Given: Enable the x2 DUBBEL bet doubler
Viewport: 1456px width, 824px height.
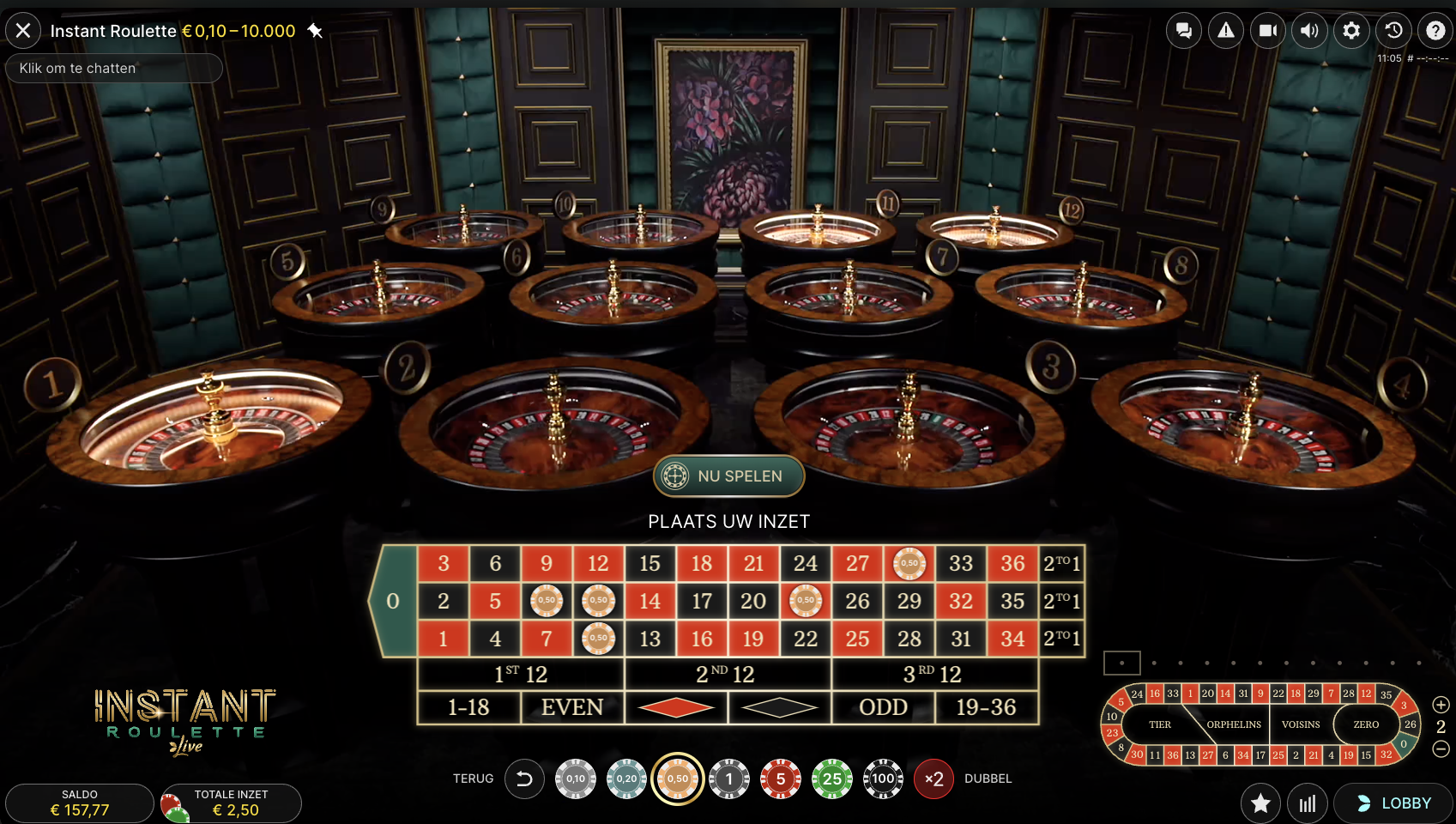Looking at the screenshot, I should 933,779.
